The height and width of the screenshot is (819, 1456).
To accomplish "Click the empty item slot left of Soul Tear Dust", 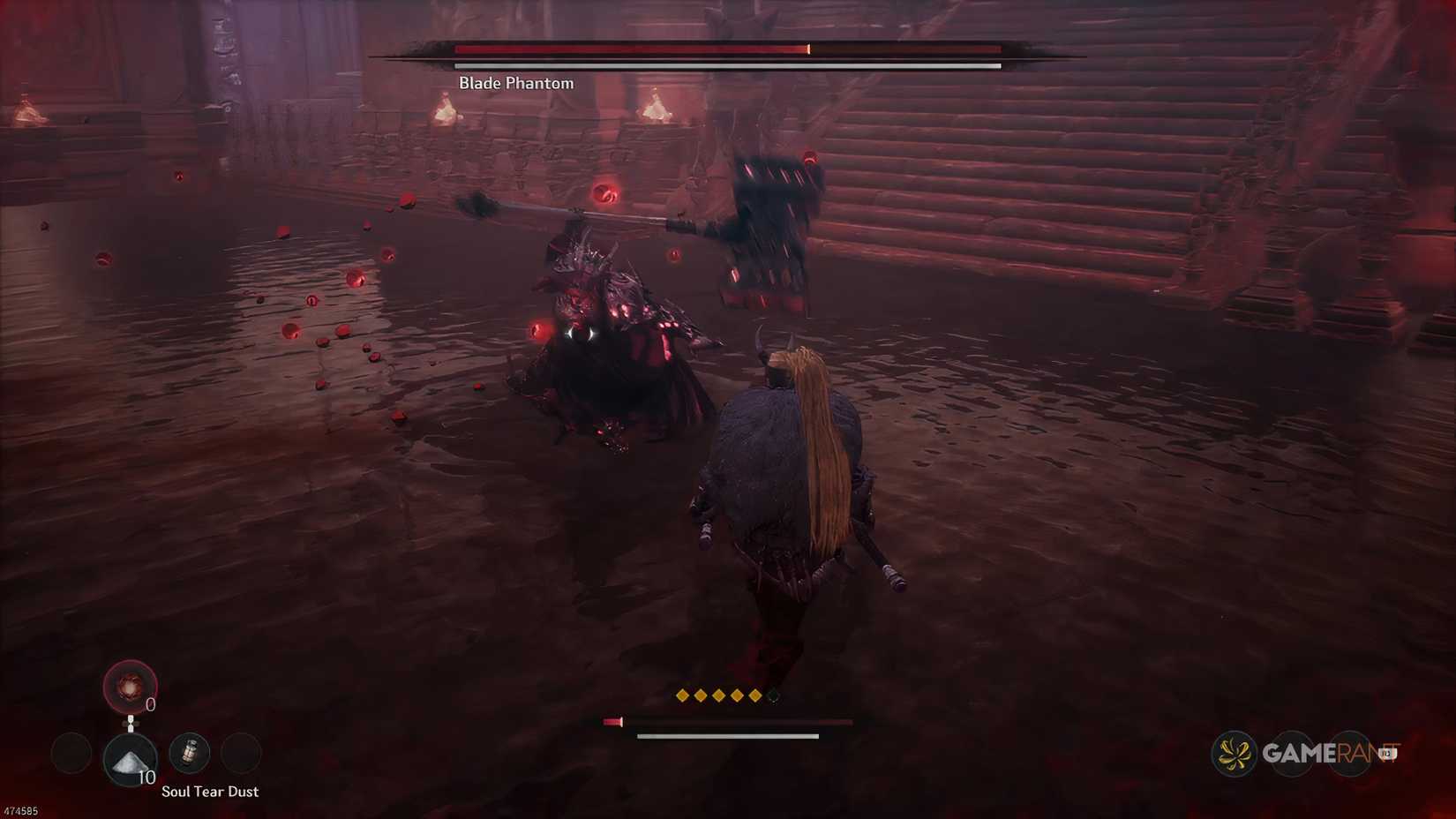I will pyautogui.click(x=71, y=753).
